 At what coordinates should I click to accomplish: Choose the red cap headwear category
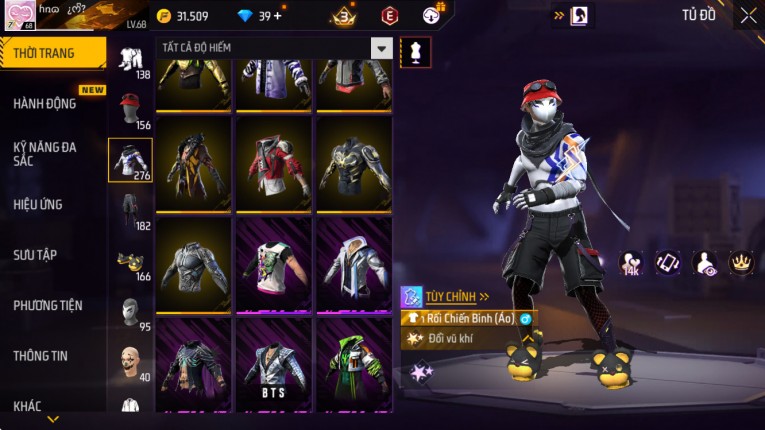[x=130, y=107]
